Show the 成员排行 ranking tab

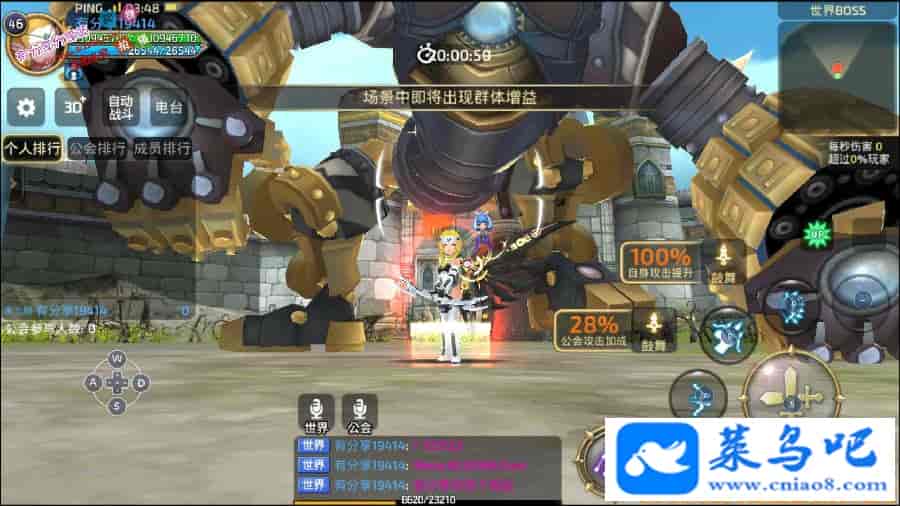[x=161, y=149]
